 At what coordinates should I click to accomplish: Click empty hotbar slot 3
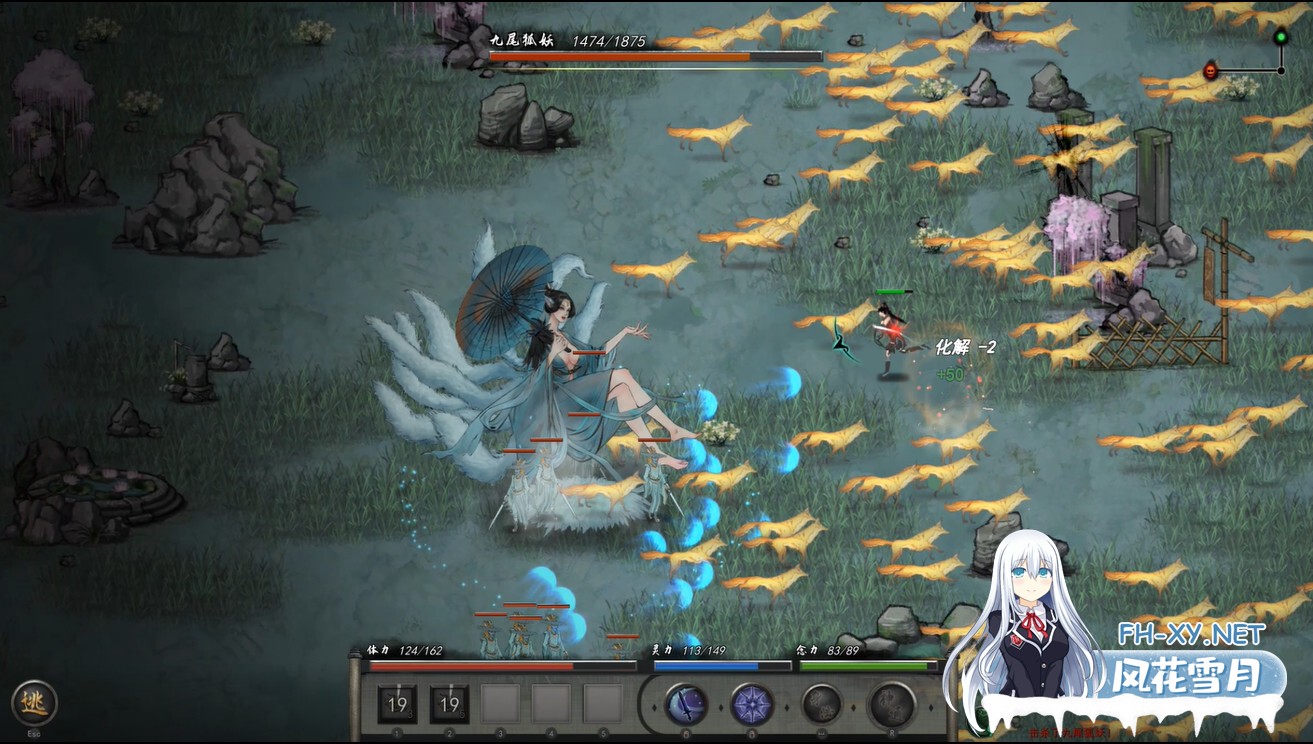[500, 704]
